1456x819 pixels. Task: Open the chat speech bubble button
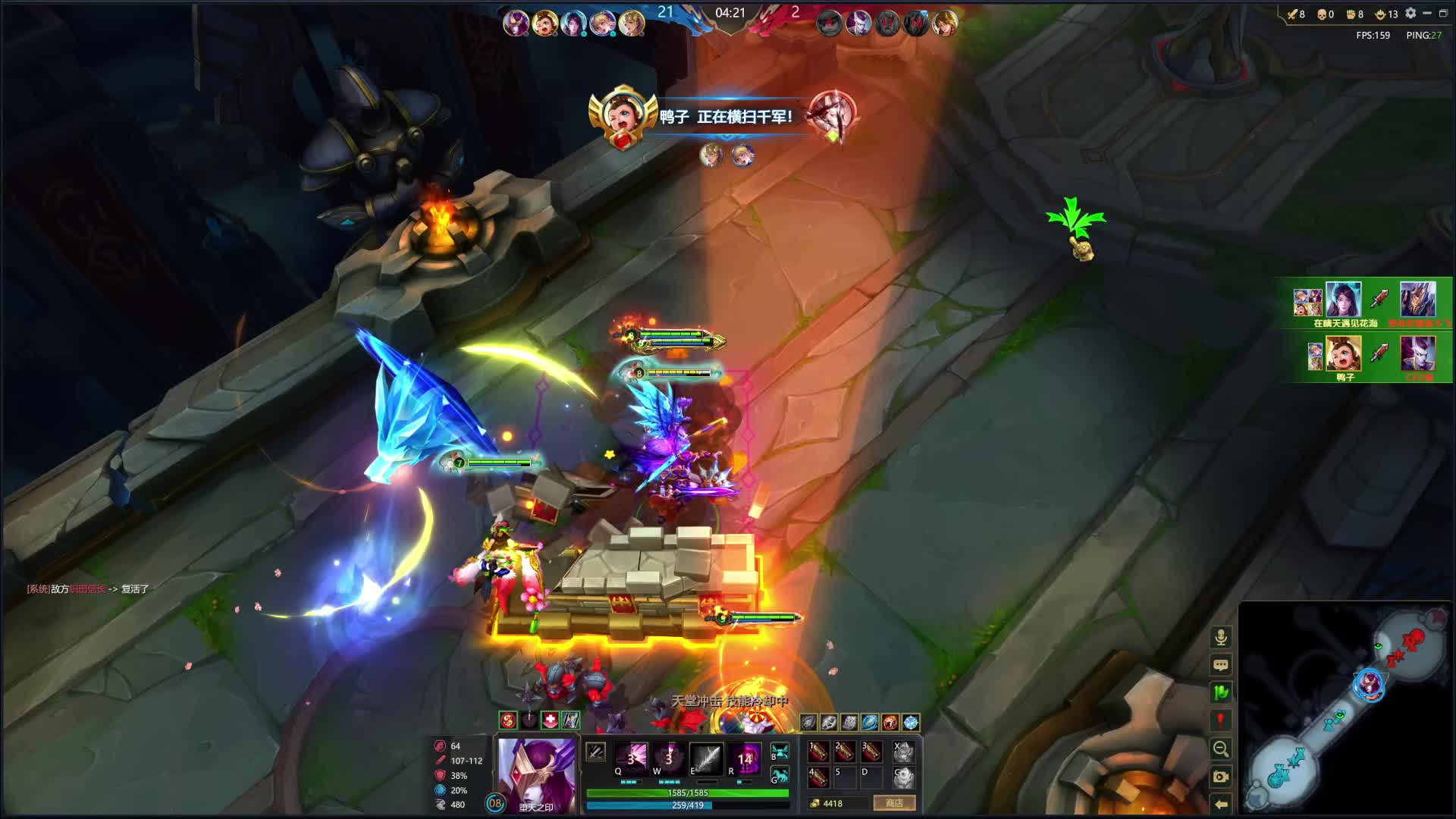1221,665
